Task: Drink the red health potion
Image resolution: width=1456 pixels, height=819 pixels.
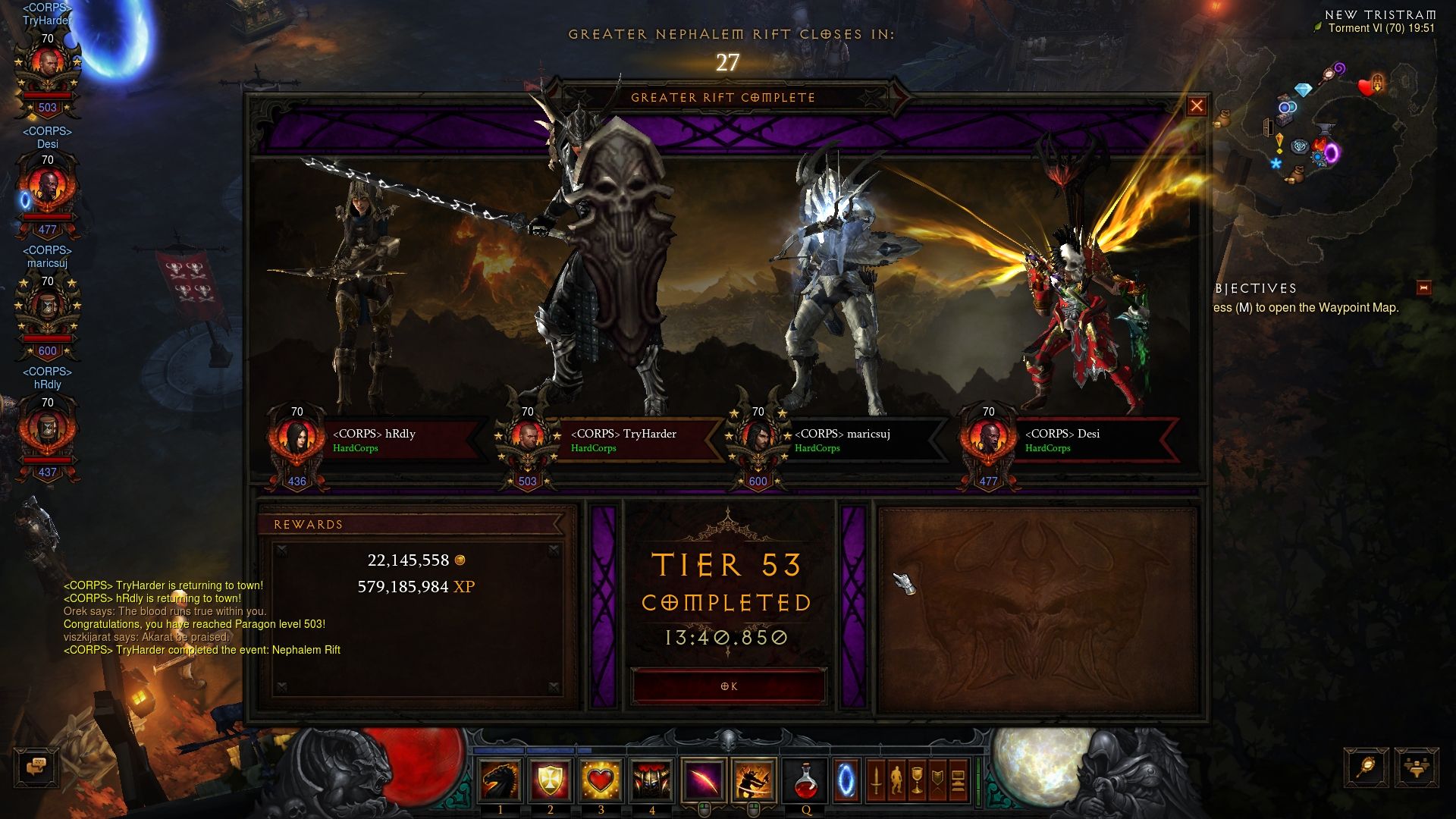Action: (x=806, y=780)
